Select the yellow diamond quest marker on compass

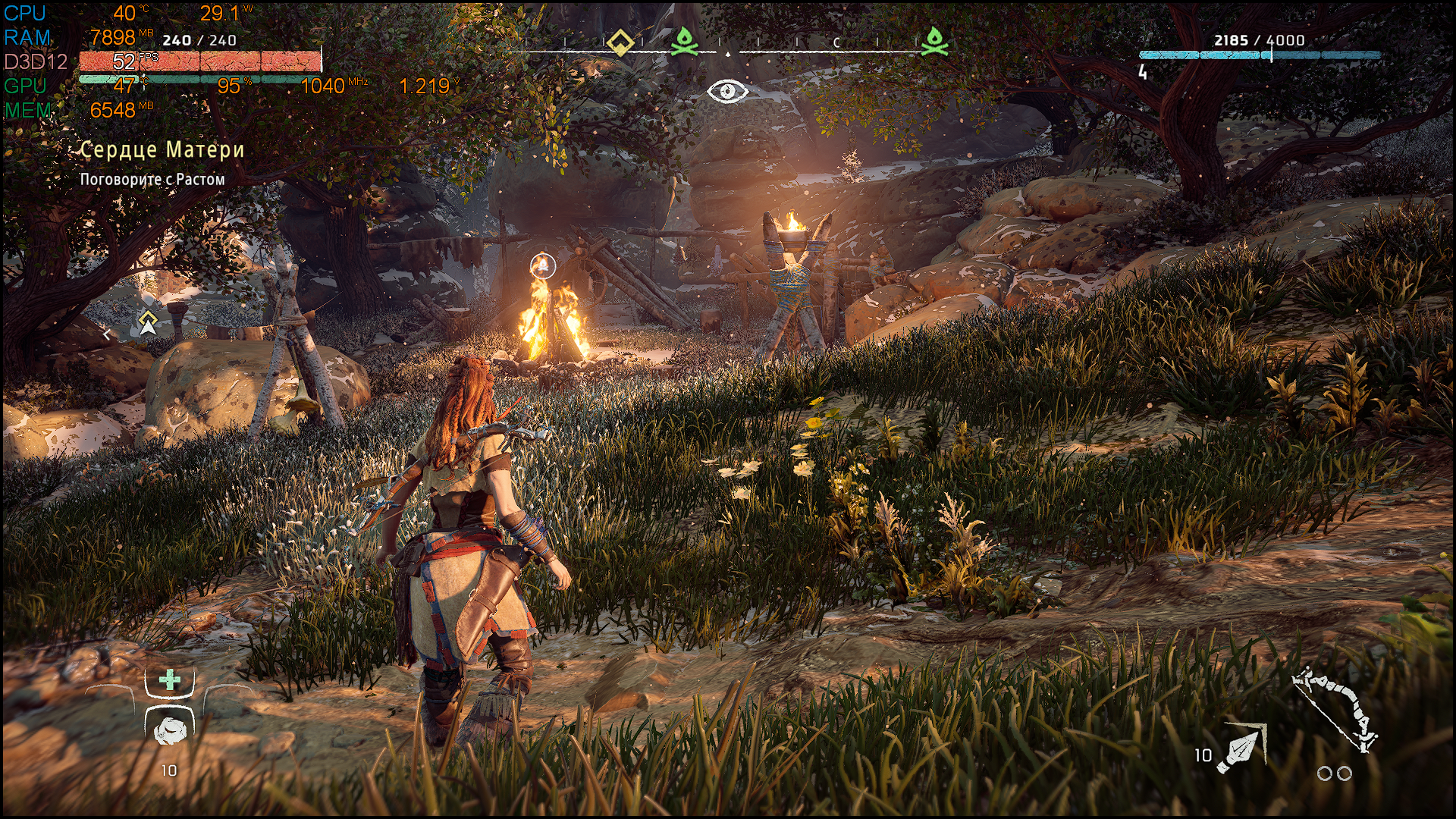620,42
